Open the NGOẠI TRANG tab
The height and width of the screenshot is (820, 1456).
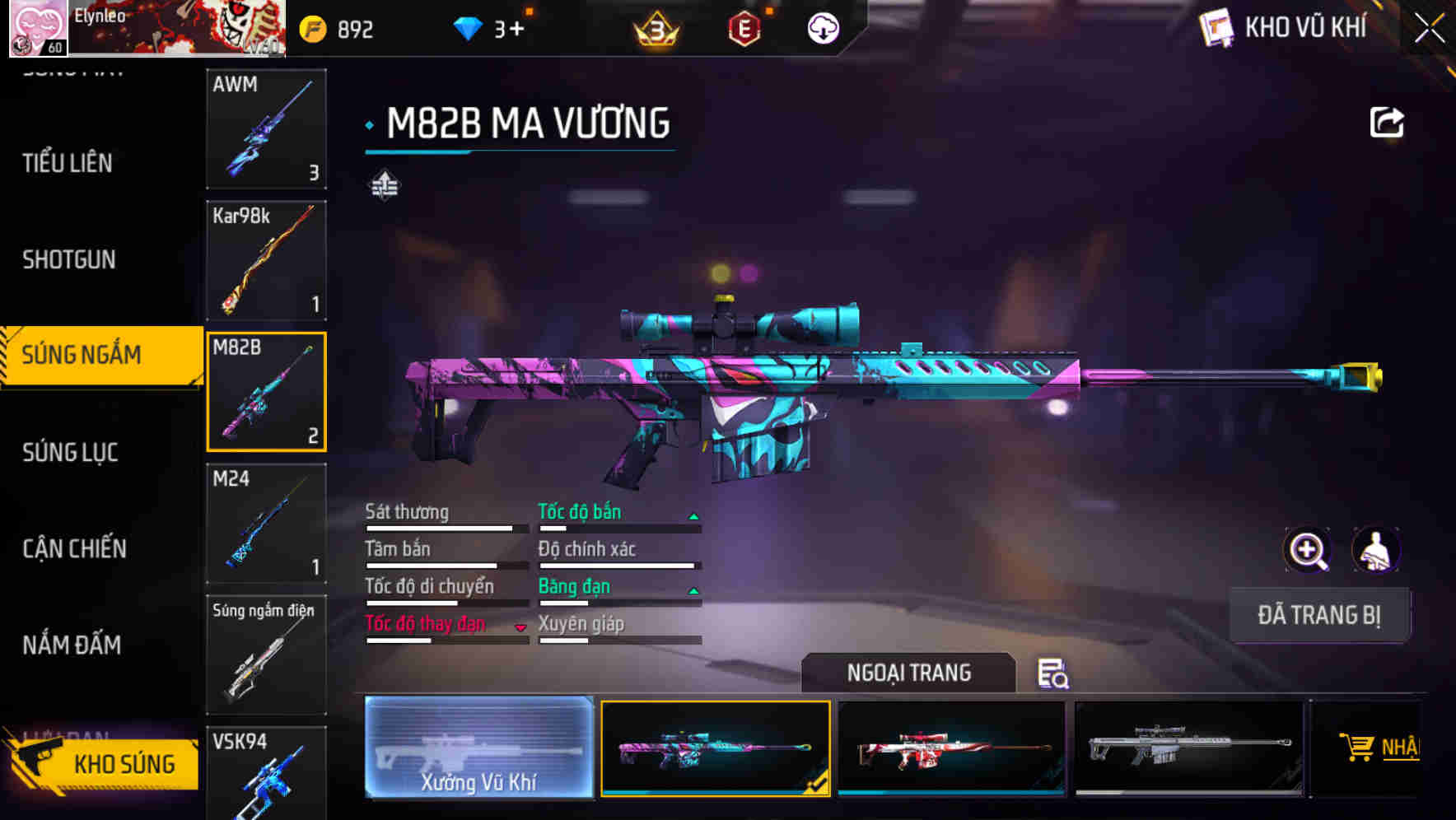pos(909,673)
